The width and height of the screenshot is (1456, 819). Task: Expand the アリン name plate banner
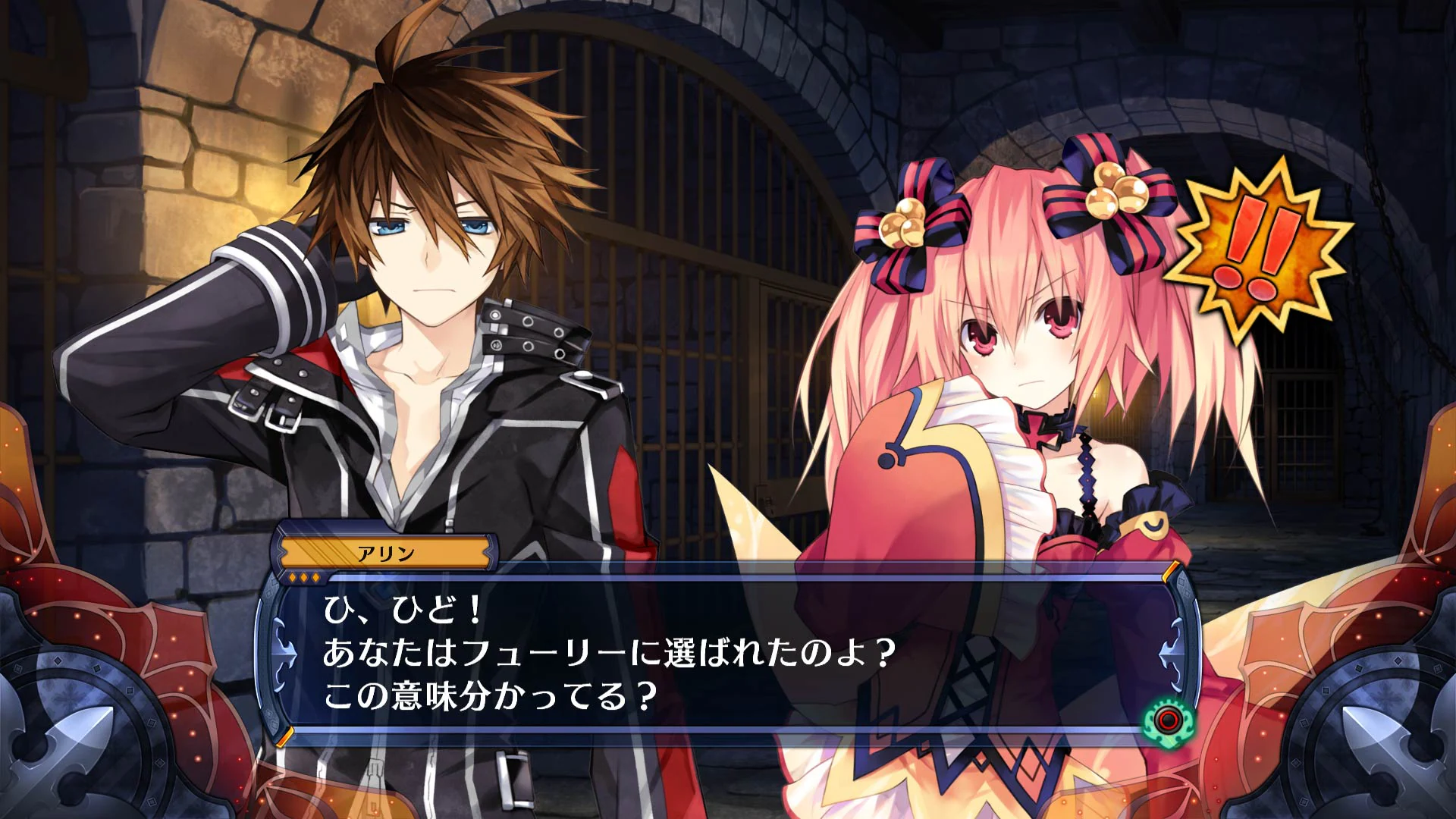tap(387, 552)
